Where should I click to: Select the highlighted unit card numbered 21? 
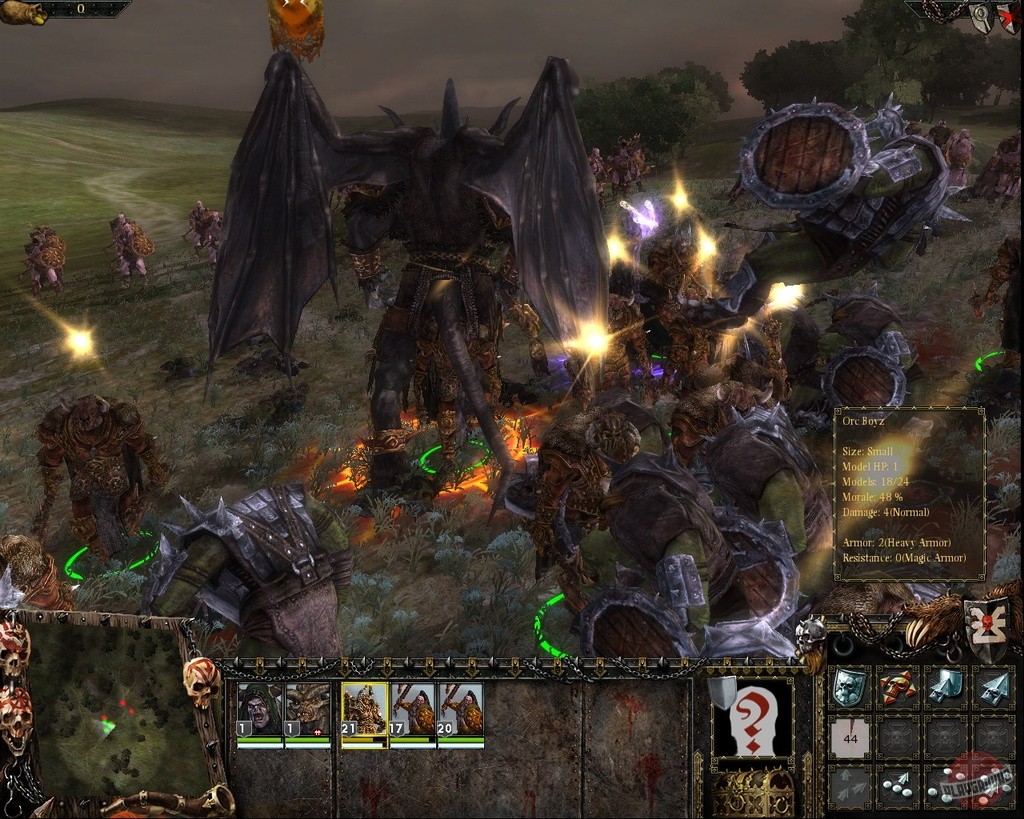364,711
